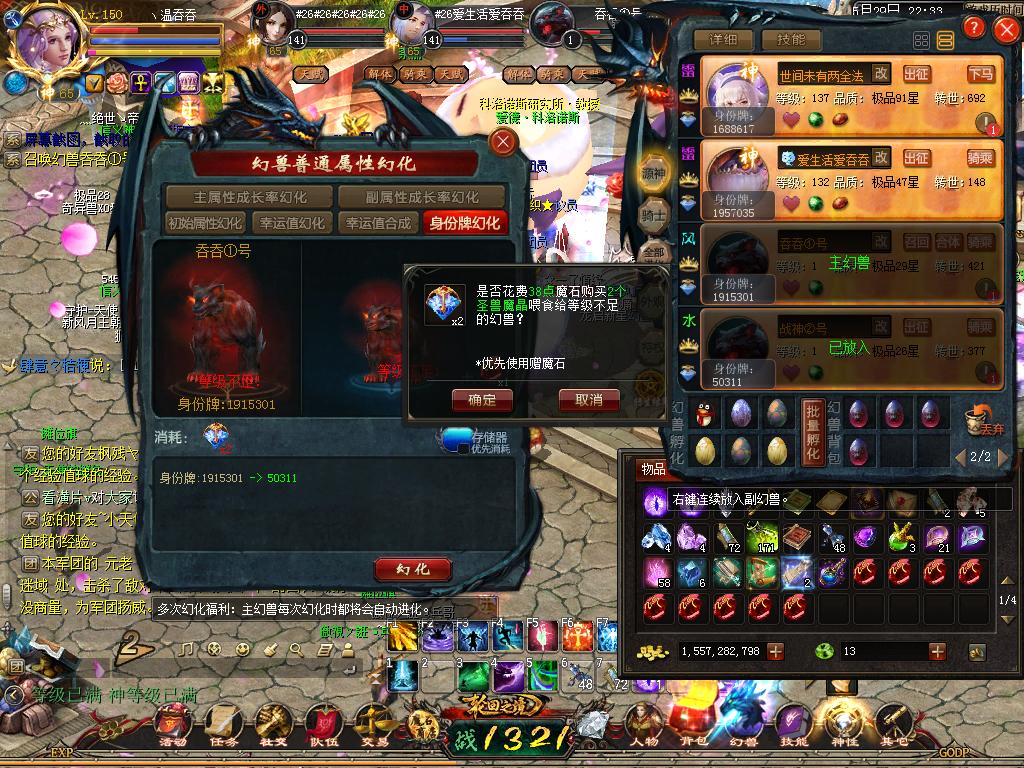Switch to 主属性成长率幻化 tab
1024x768 pixels.
(x=250, y=197)
